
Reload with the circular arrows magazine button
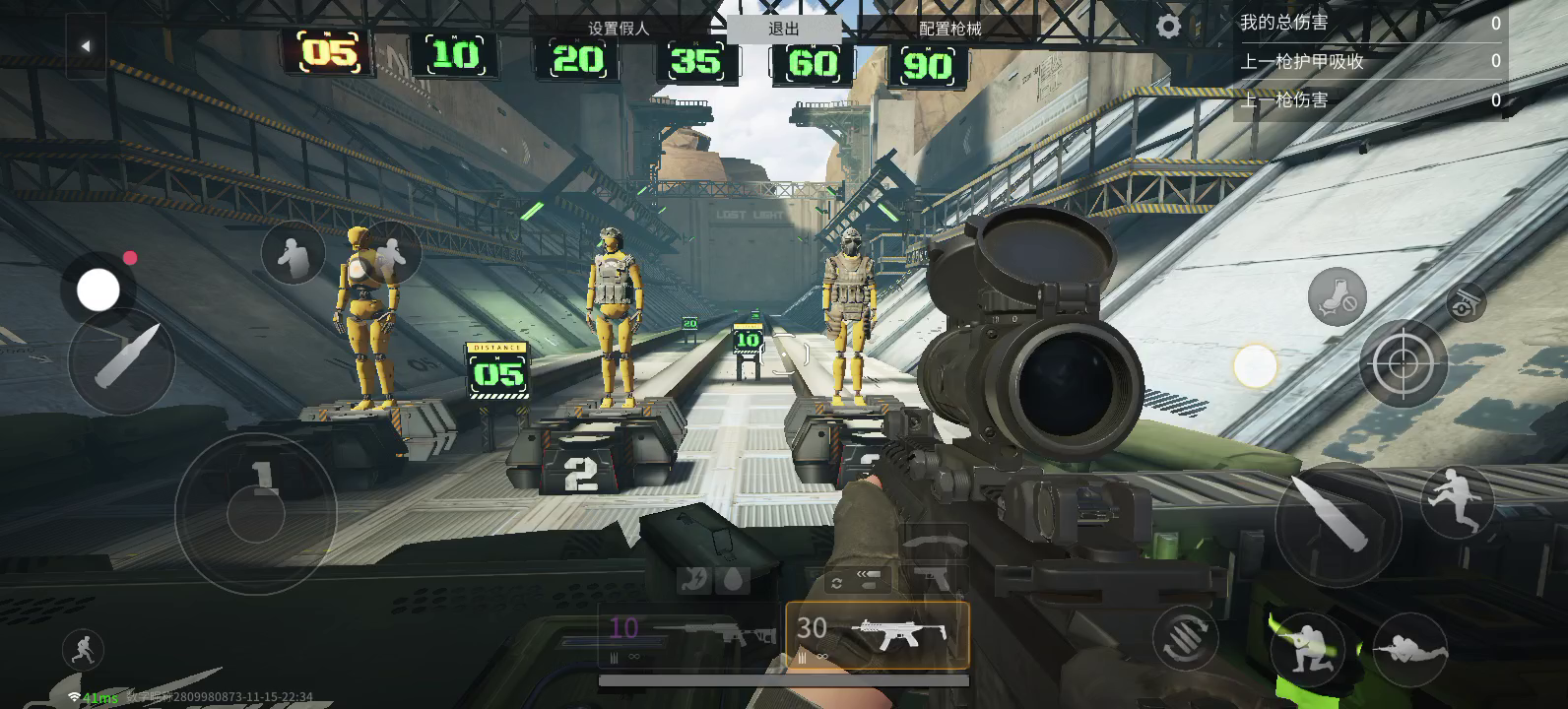(x=1185, y=638)
